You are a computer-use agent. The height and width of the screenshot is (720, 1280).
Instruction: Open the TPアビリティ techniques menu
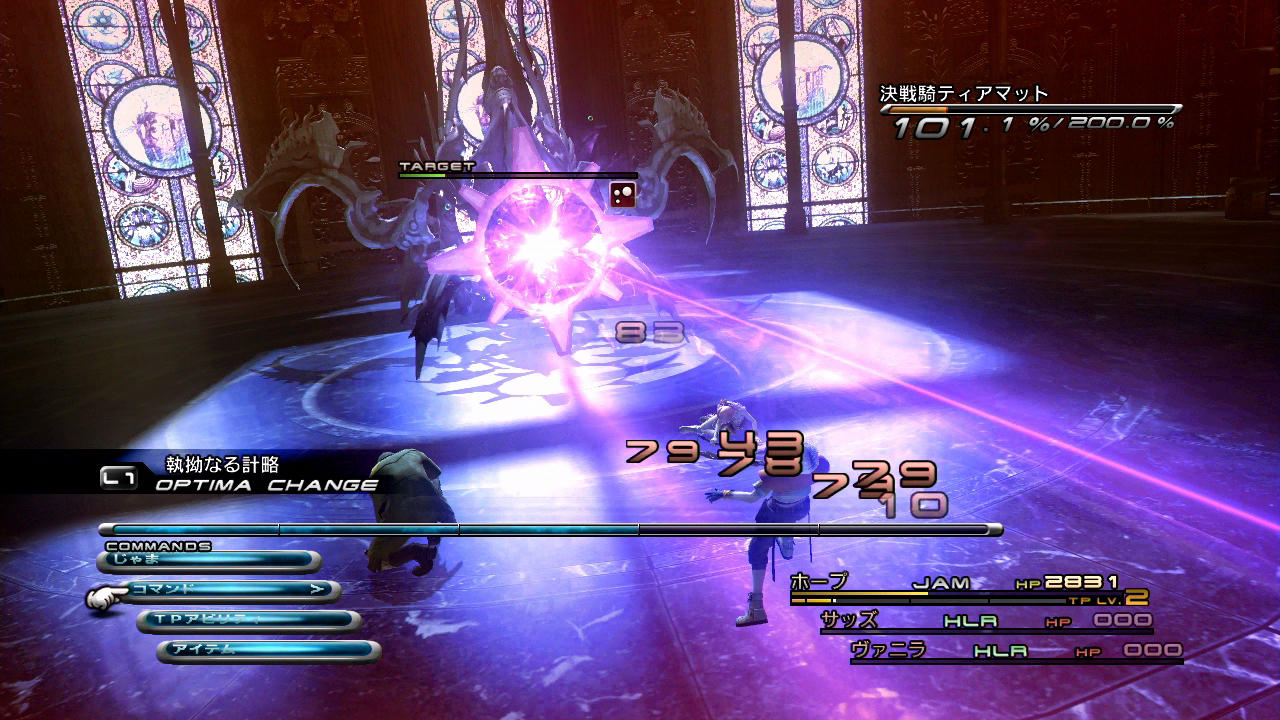(249, 620)
